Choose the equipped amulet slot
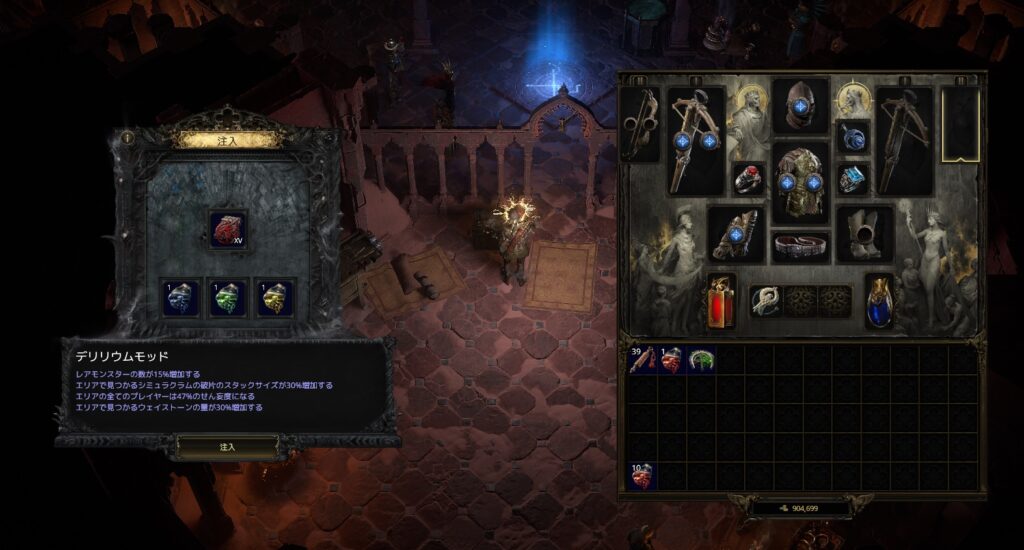Screen dimensions: 1024x550 point(853,137)
